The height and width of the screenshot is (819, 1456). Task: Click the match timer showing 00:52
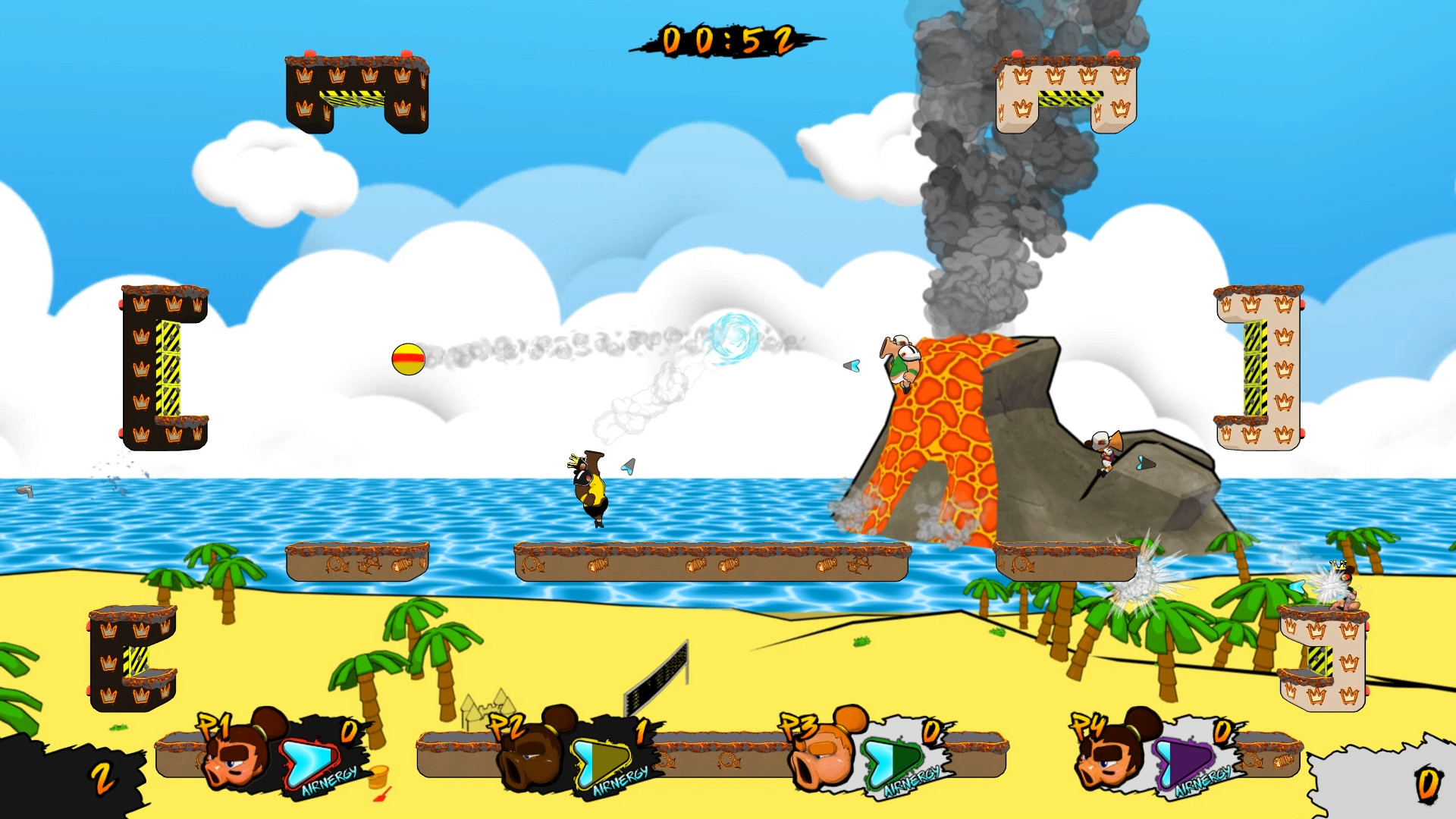click(x=730, y=40)
